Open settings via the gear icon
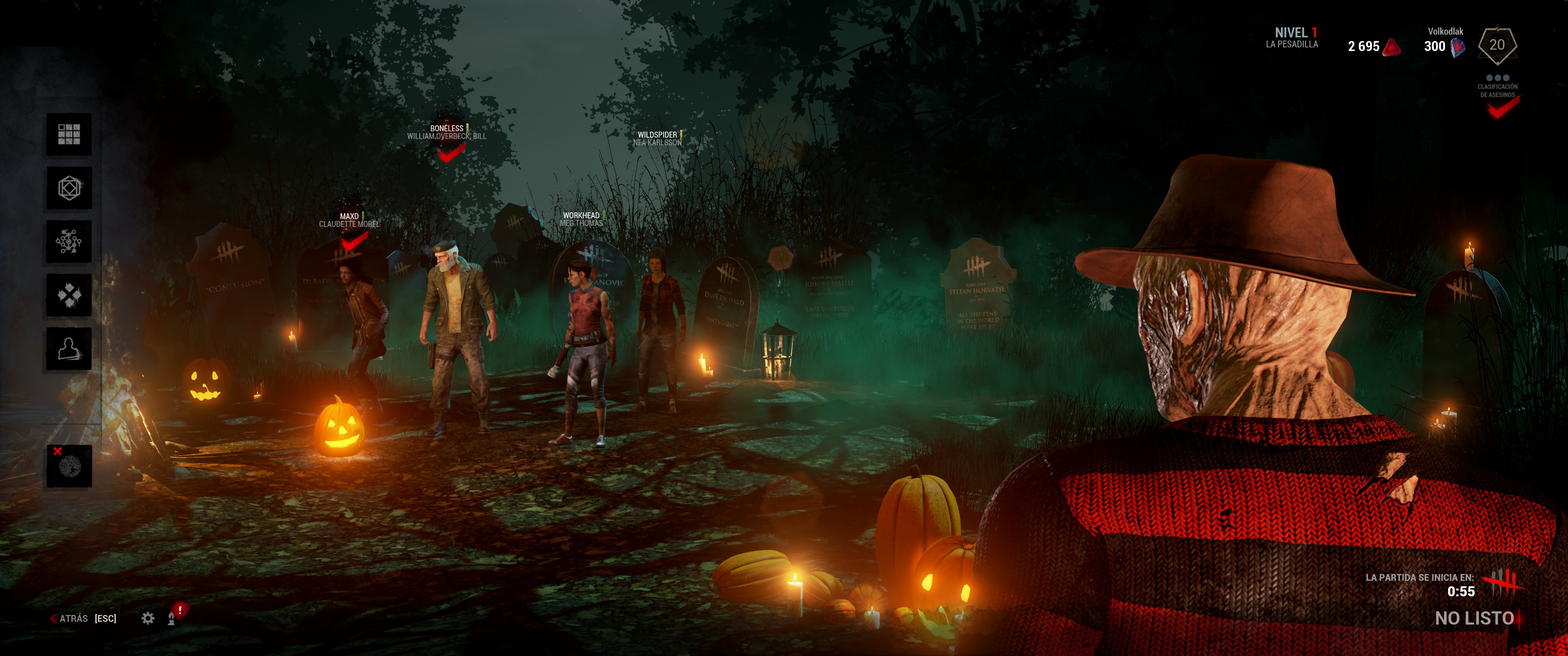This screenshot has width=1568, height=656. point(148,618)
